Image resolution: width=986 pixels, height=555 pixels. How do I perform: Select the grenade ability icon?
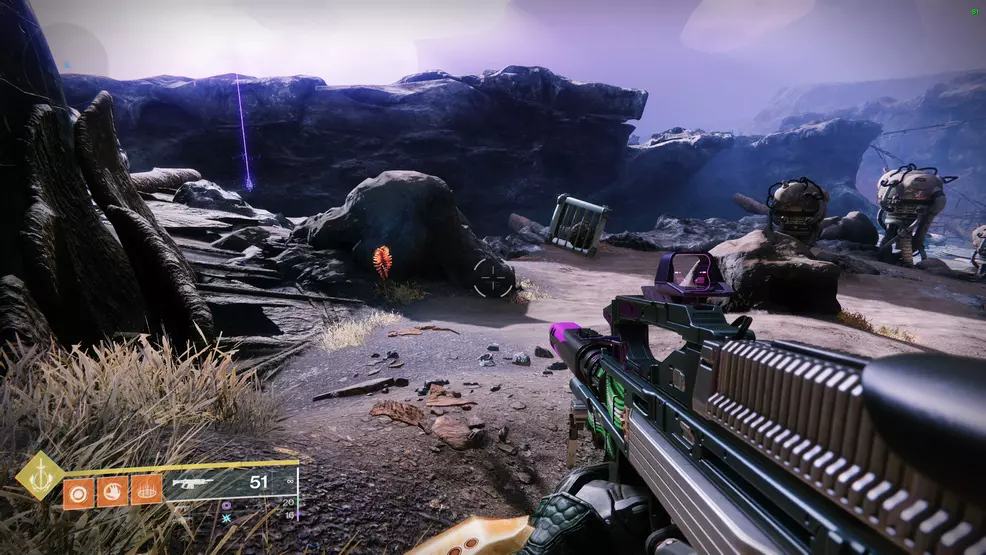(x=78, y=491)
